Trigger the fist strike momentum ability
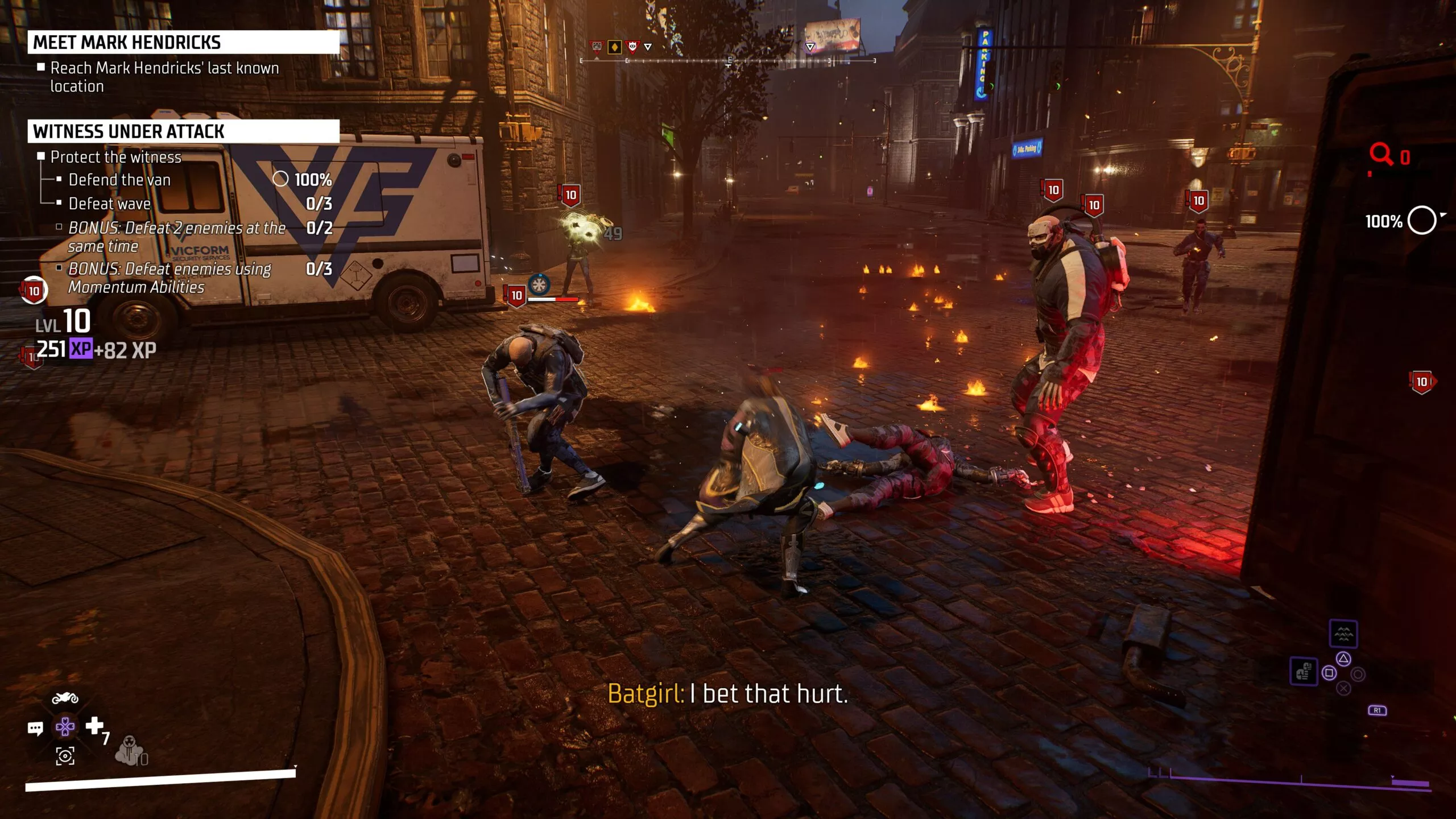1456x819 pixels. point(1303,672)
